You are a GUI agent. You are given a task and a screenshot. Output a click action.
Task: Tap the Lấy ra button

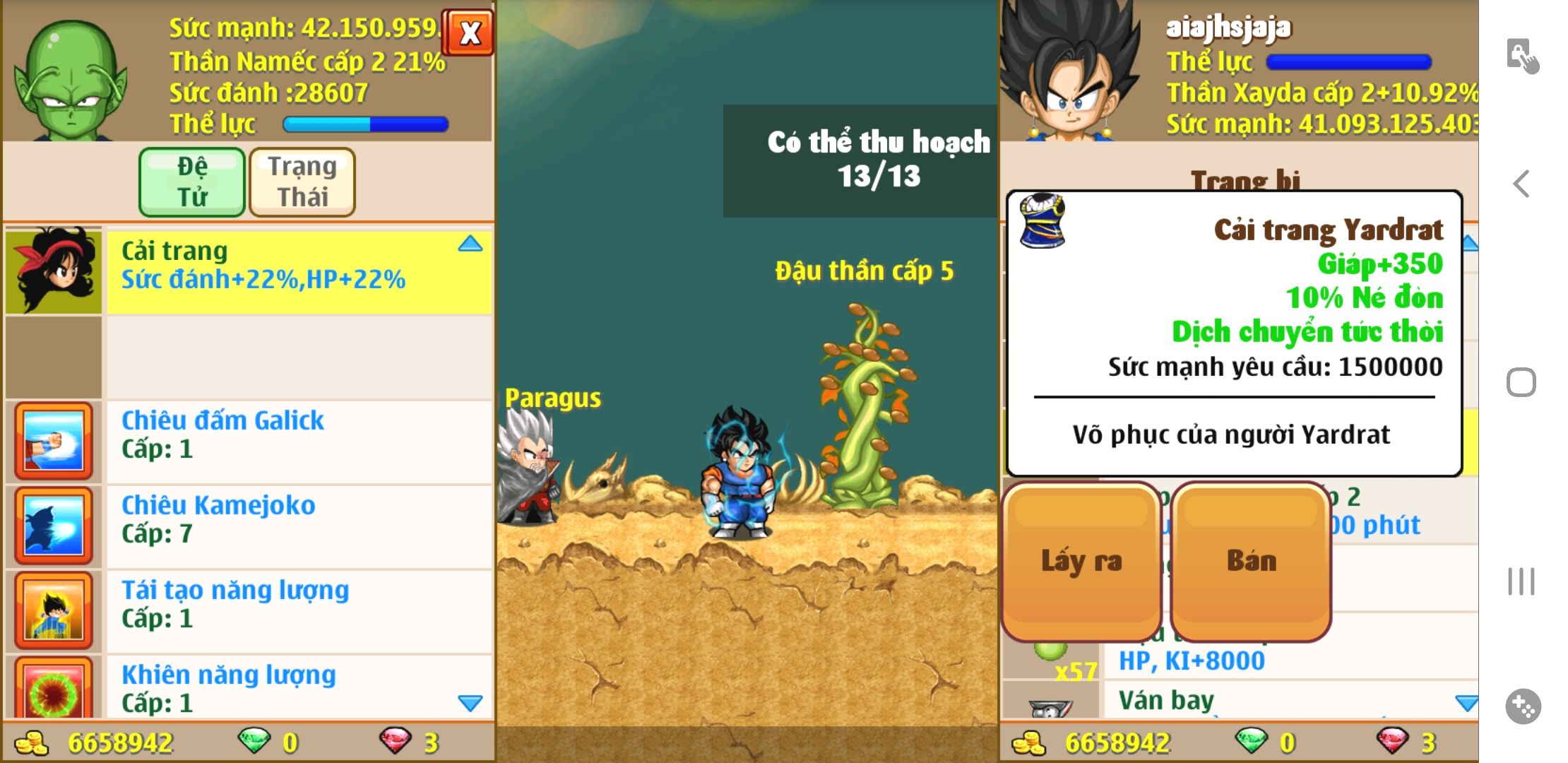coord(1081,561)
